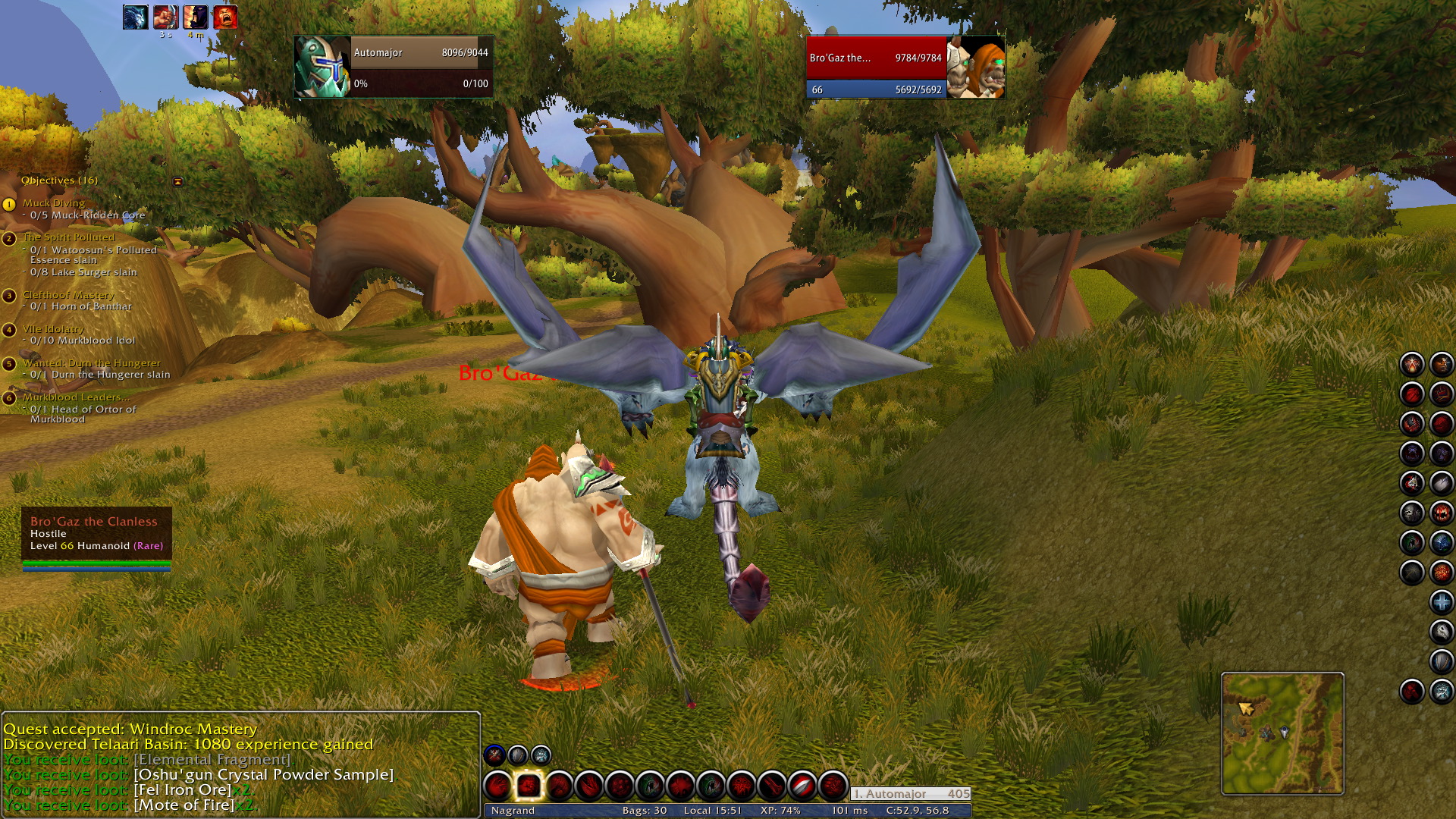
Task: Click the Clefthoof Mastery quest title
Action: point(68,295)
